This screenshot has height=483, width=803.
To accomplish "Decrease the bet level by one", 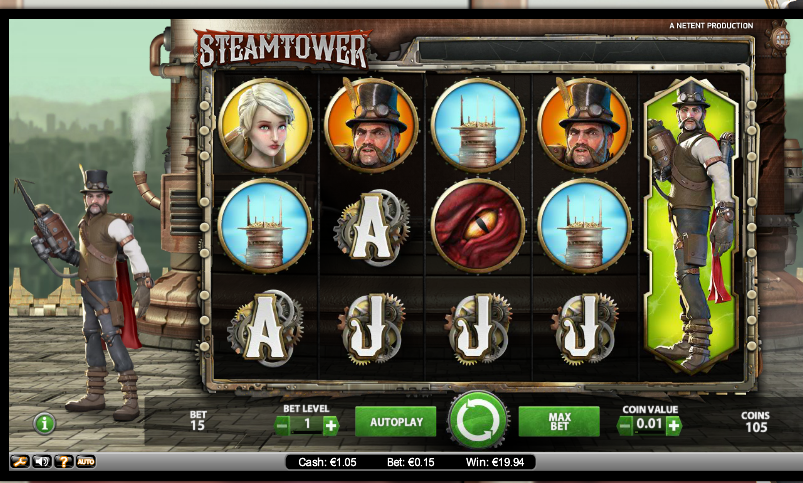I will coord(283,425).
